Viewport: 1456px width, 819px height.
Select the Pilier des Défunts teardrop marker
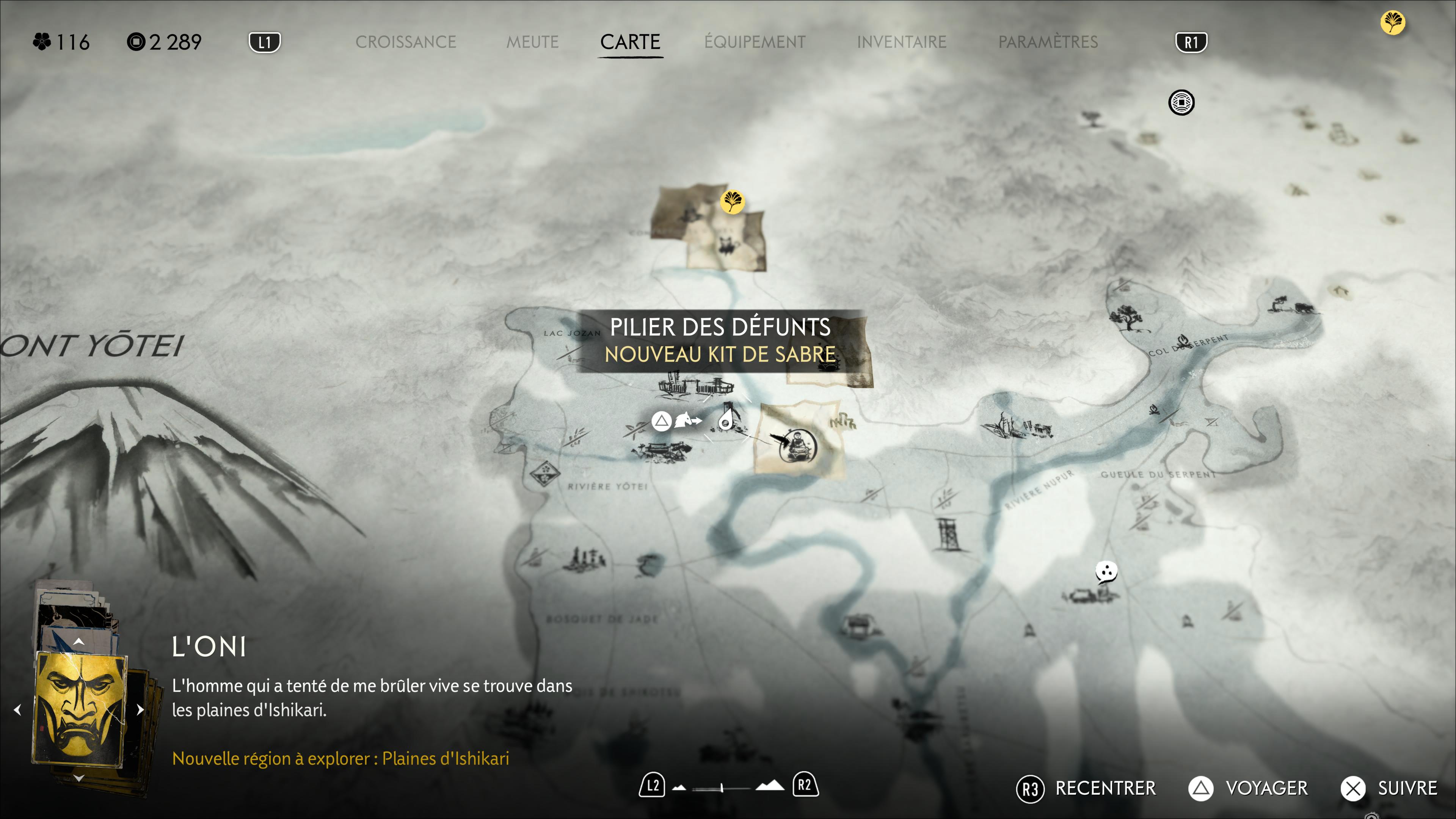pyautogui.click(x=726, y=421)
